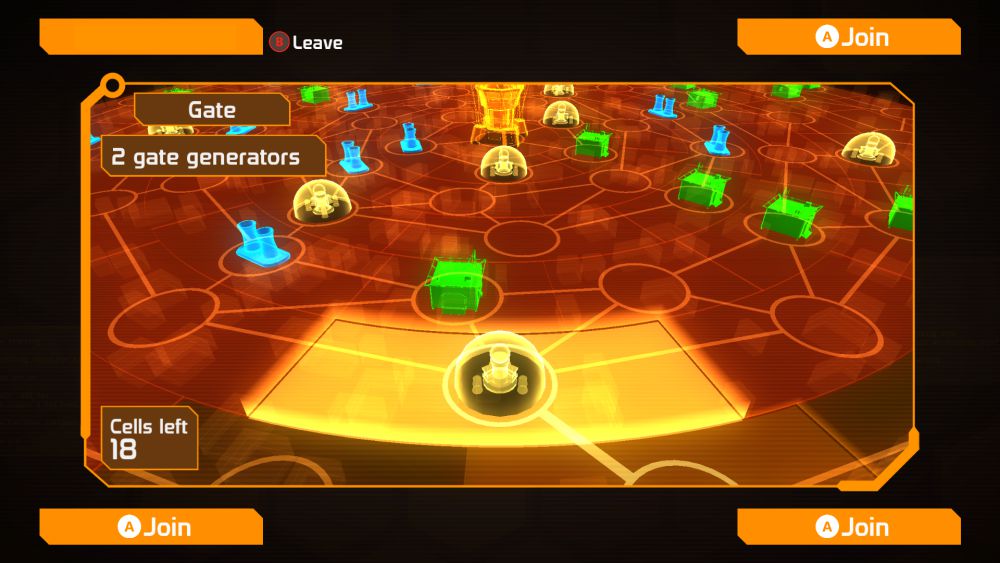Select the tall orange tower node
Screen dimensions: 1000x563
(497, 113)
